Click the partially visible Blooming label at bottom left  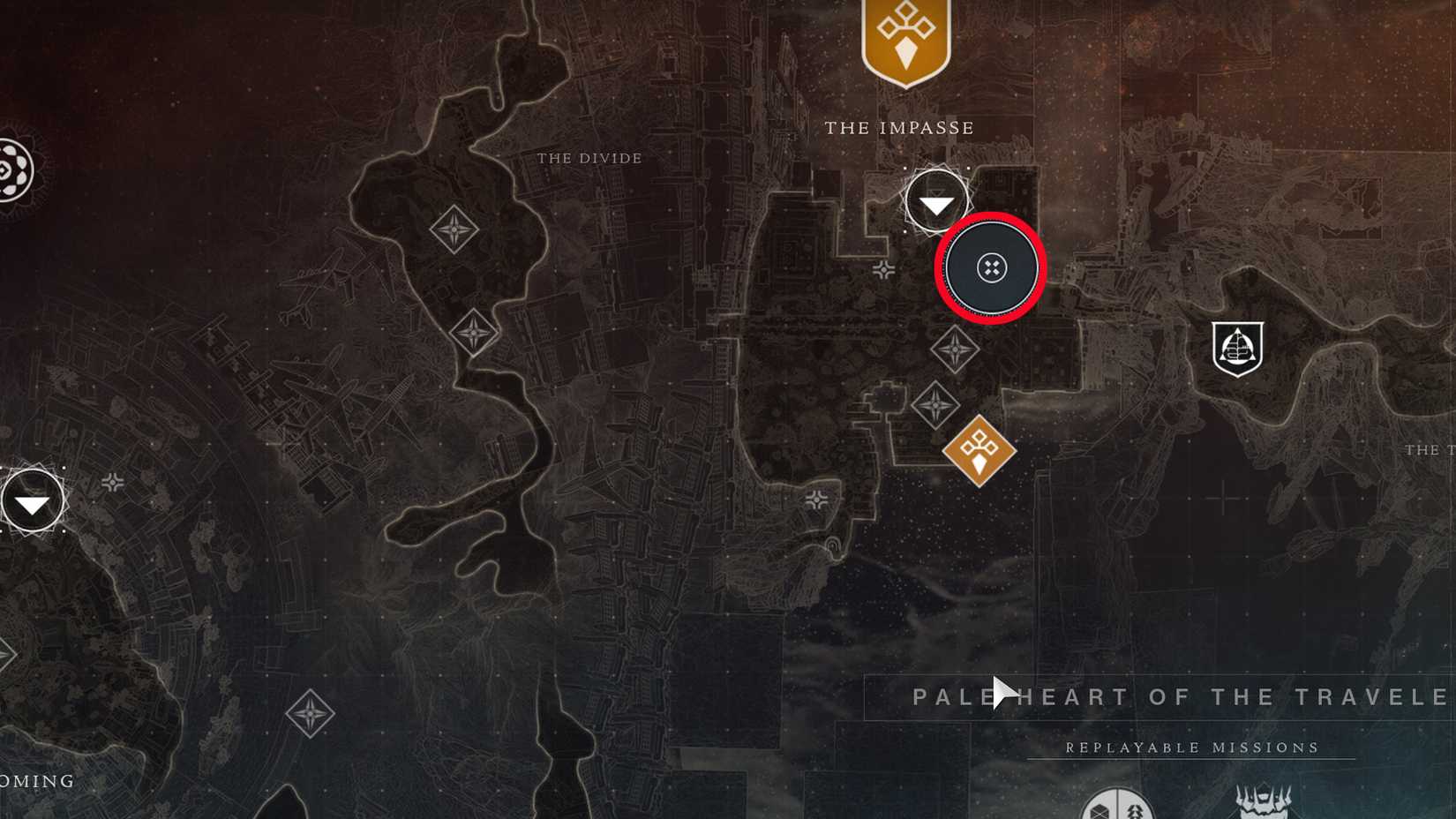37,780
